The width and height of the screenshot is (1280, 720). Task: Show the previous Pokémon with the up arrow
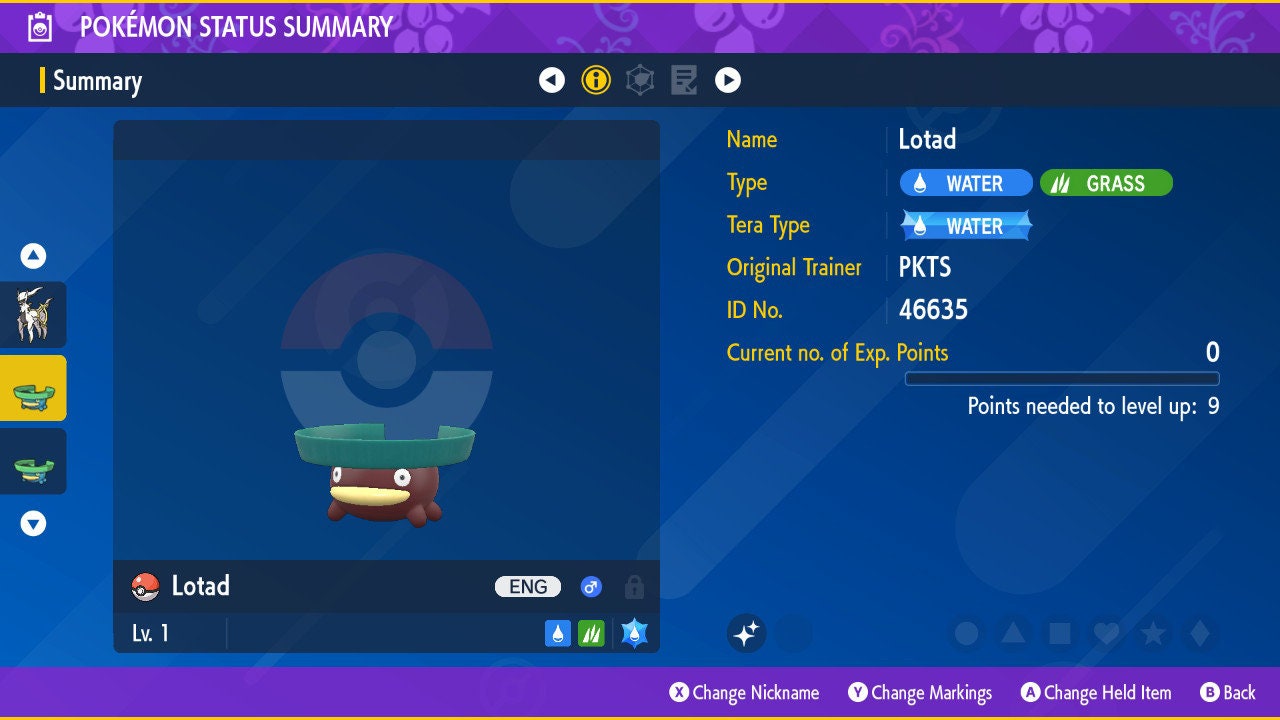tap(33, 256)
